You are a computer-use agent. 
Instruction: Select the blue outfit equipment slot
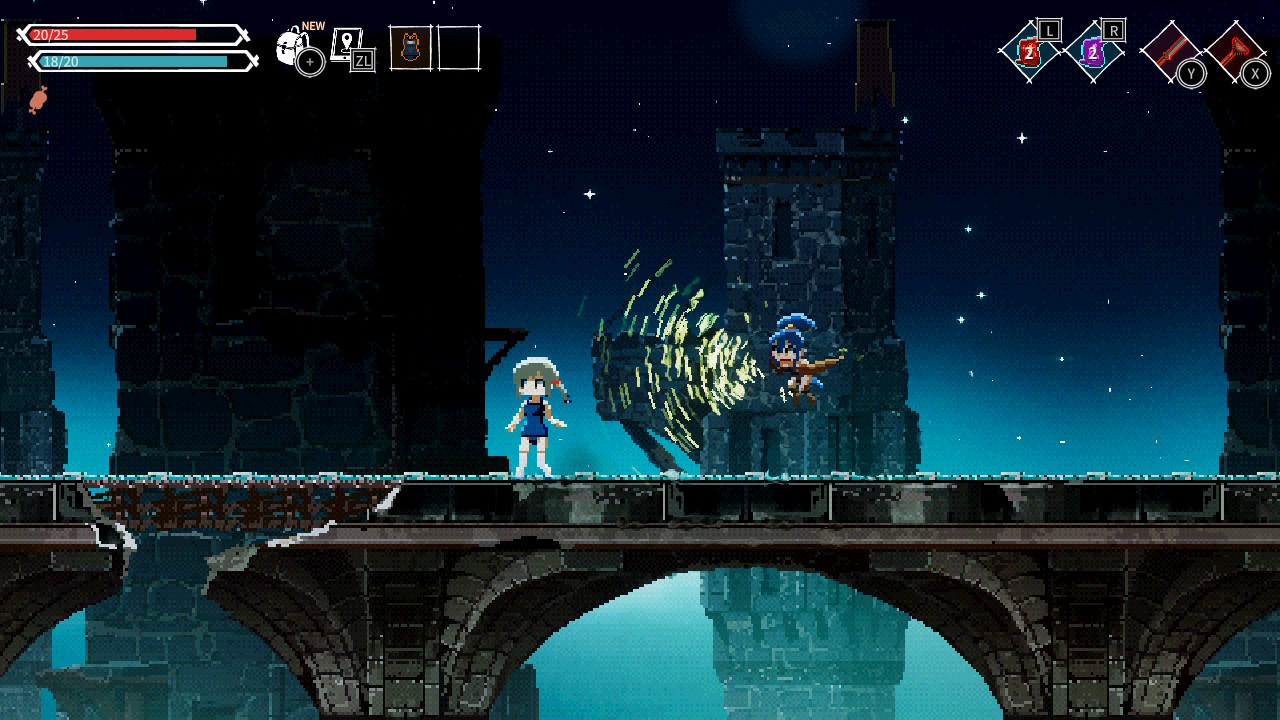point(410,48)
